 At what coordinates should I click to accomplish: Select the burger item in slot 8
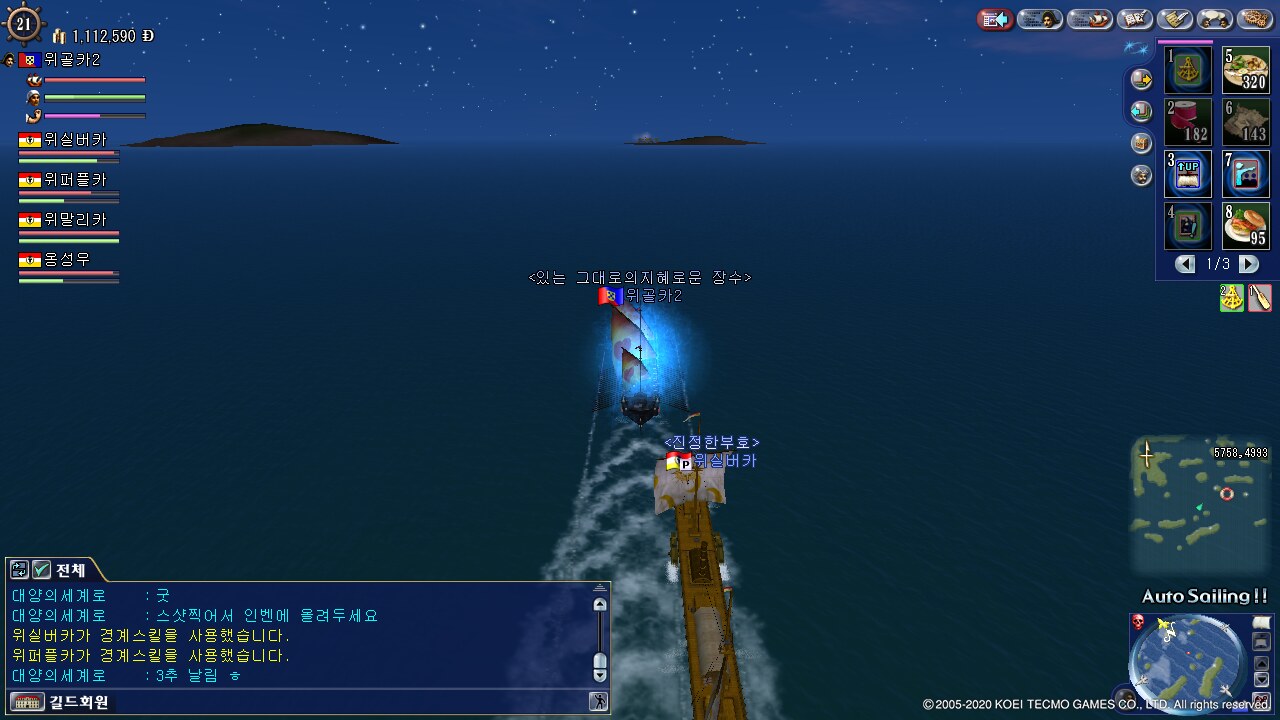tap(1246, 226)
